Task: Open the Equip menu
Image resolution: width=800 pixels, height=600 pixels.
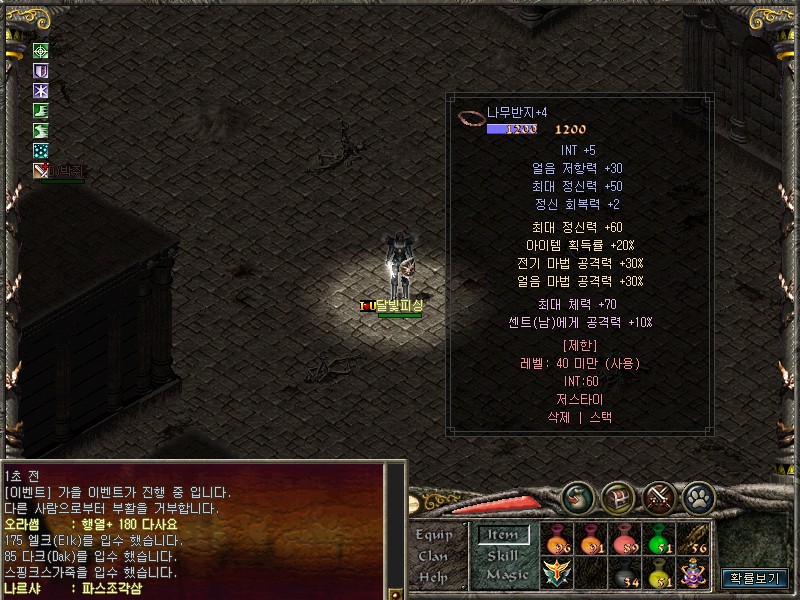Action: point(434,535)
